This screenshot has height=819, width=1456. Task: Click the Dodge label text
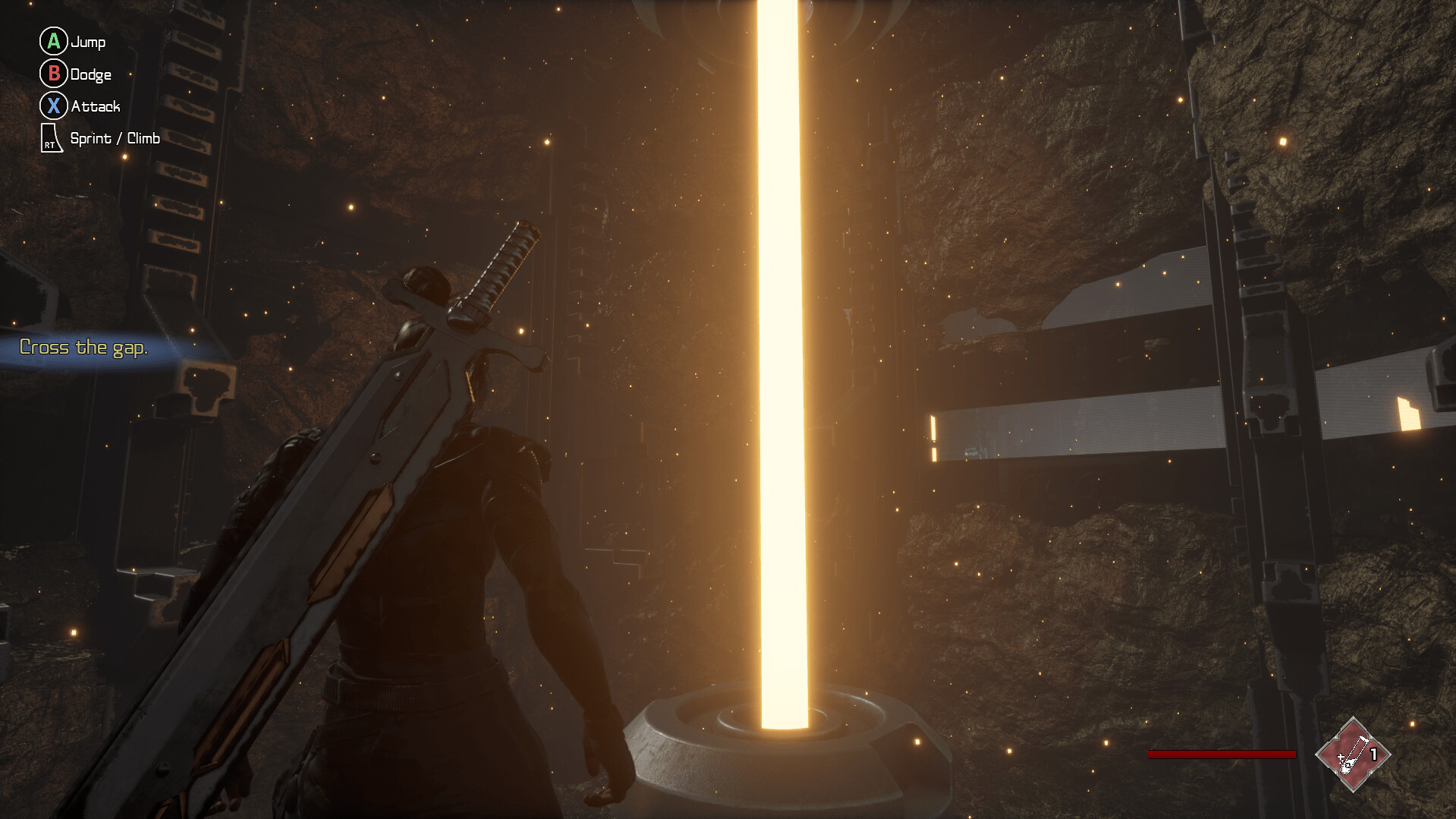click(90, 74)
